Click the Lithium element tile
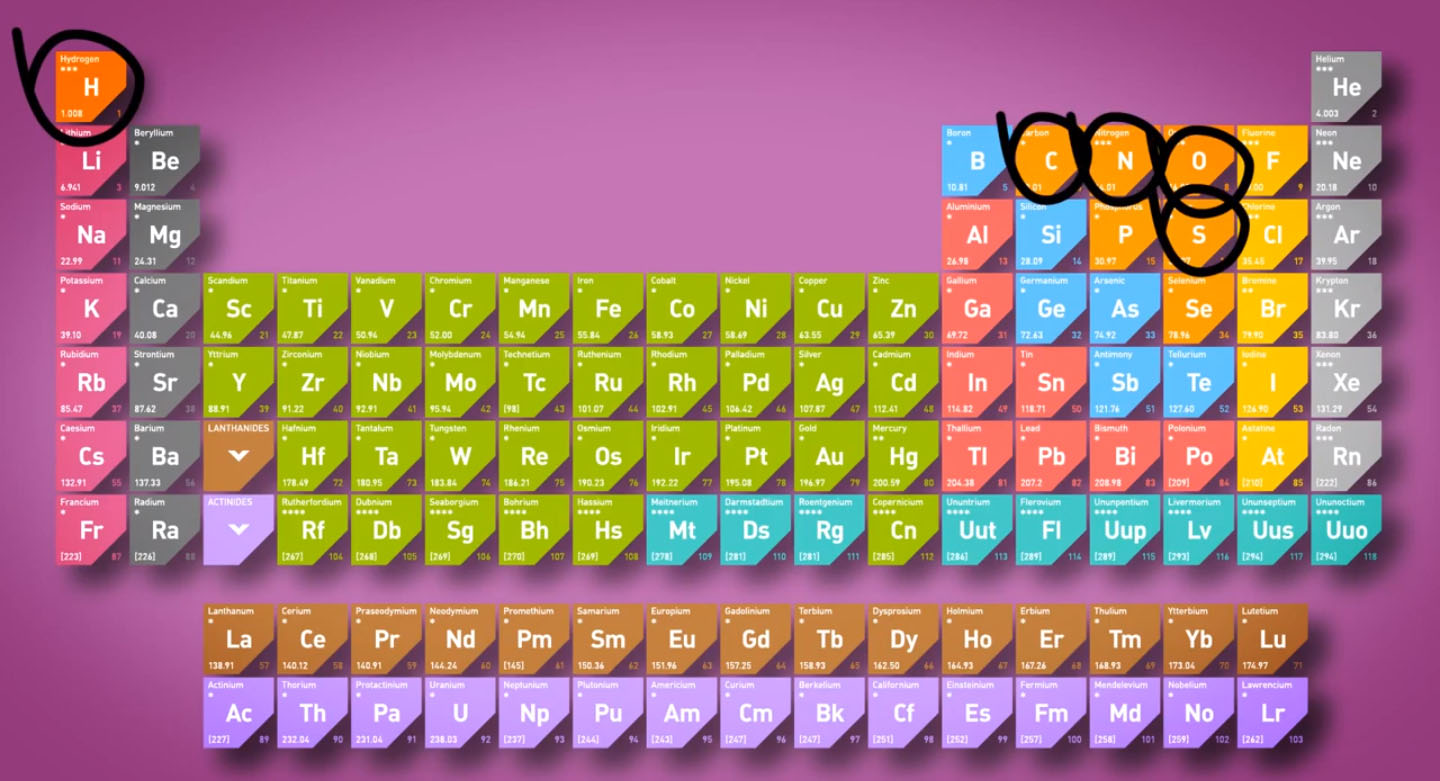 [91, 161]
